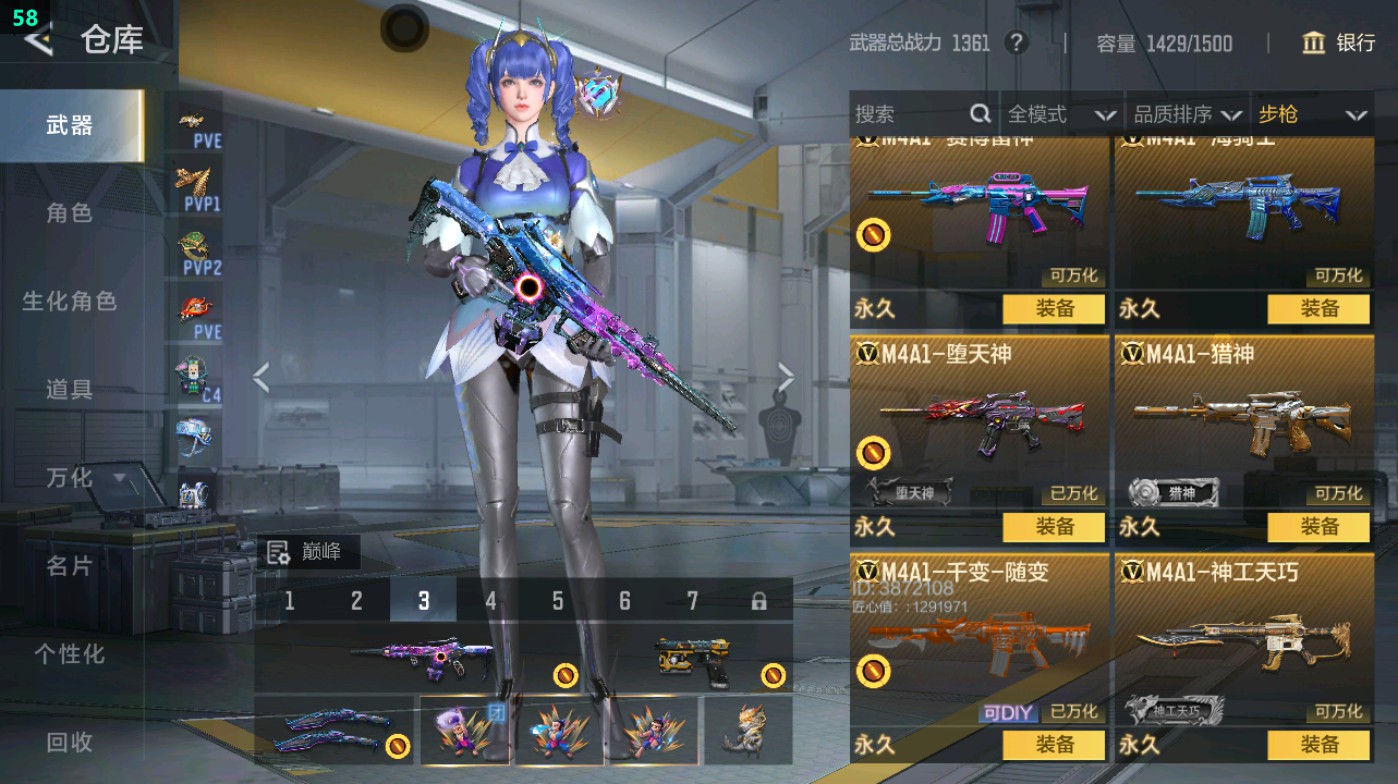Click the C4 slot icon
This screenshot has width=1398, height=784.
[196, 376]
